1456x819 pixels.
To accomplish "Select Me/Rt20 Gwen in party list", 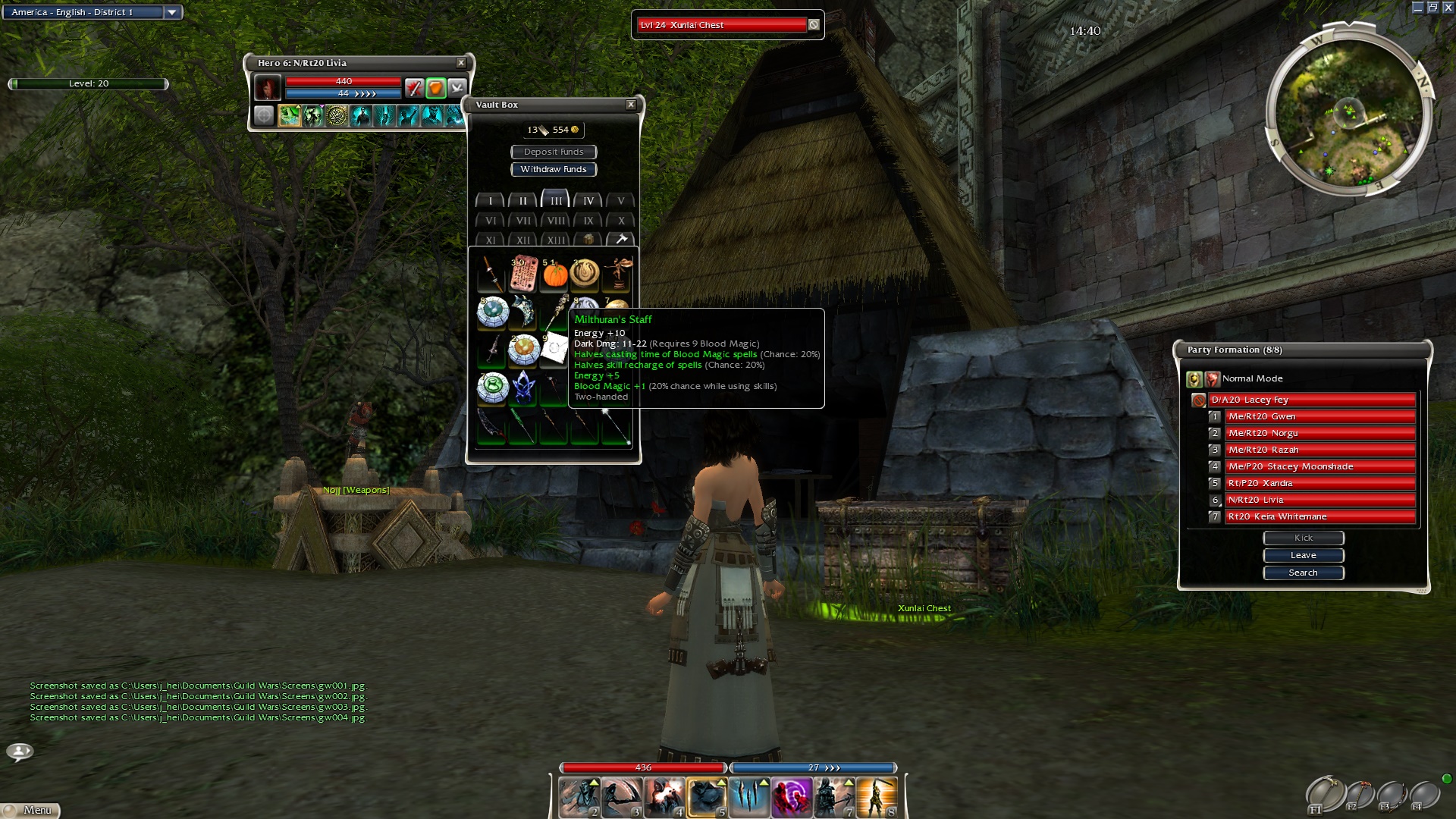I will [x=1319, y=416].
